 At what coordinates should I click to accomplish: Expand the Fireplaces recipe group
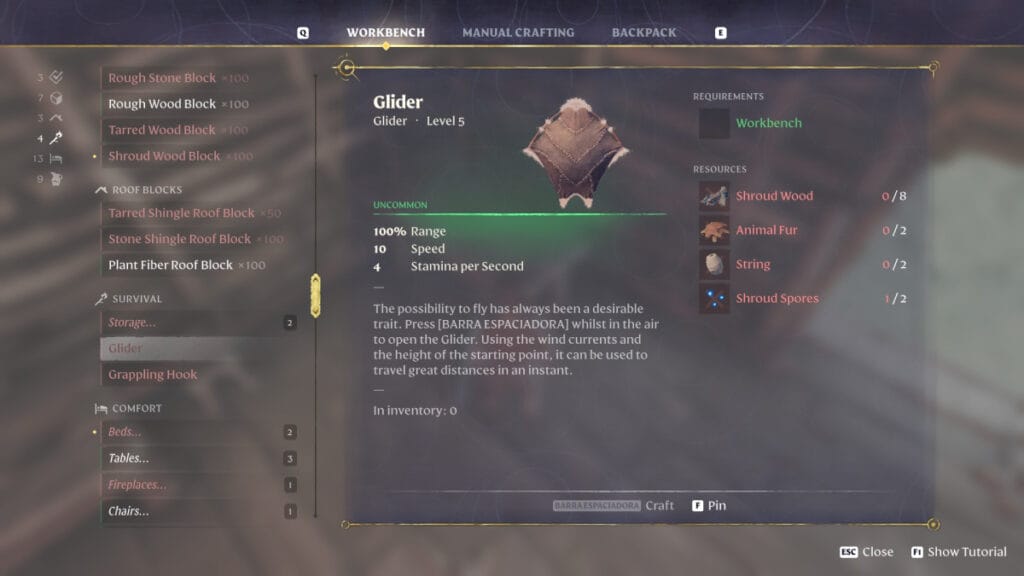pyautogui.click(x=137, y=485)
